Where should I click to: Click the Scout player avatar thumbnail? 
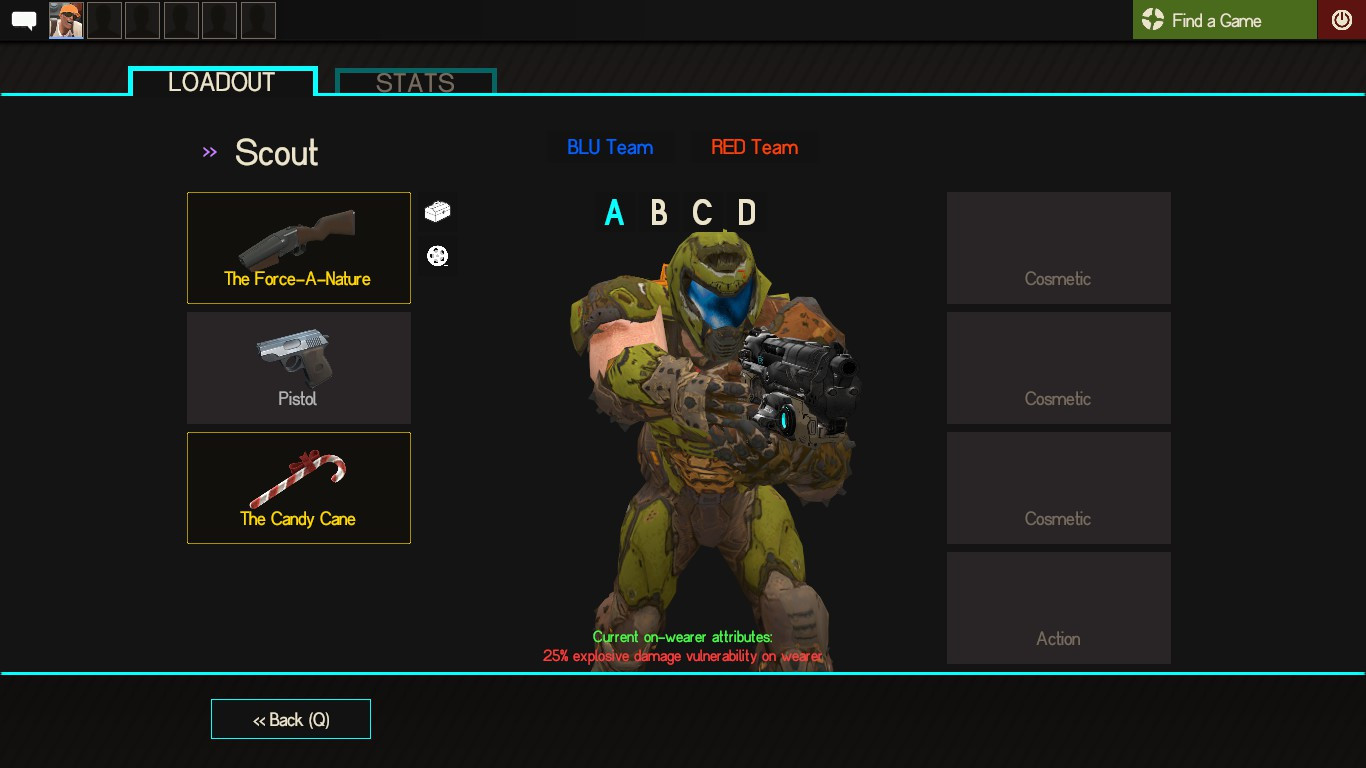click(66, 19)
